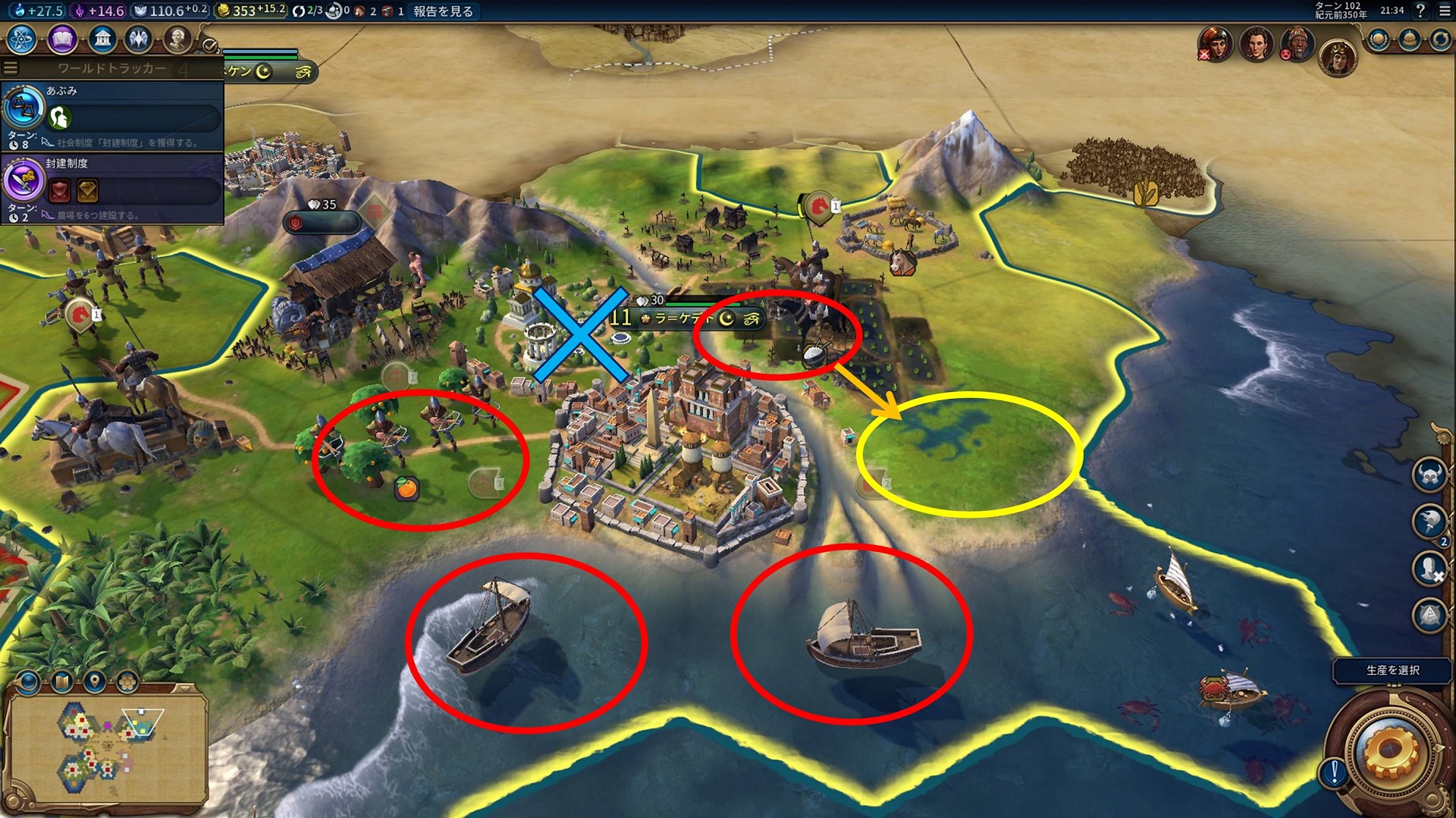1456x818 pixels.
Task: Open the civics tree book icon
Action: [x=62, y=39]
